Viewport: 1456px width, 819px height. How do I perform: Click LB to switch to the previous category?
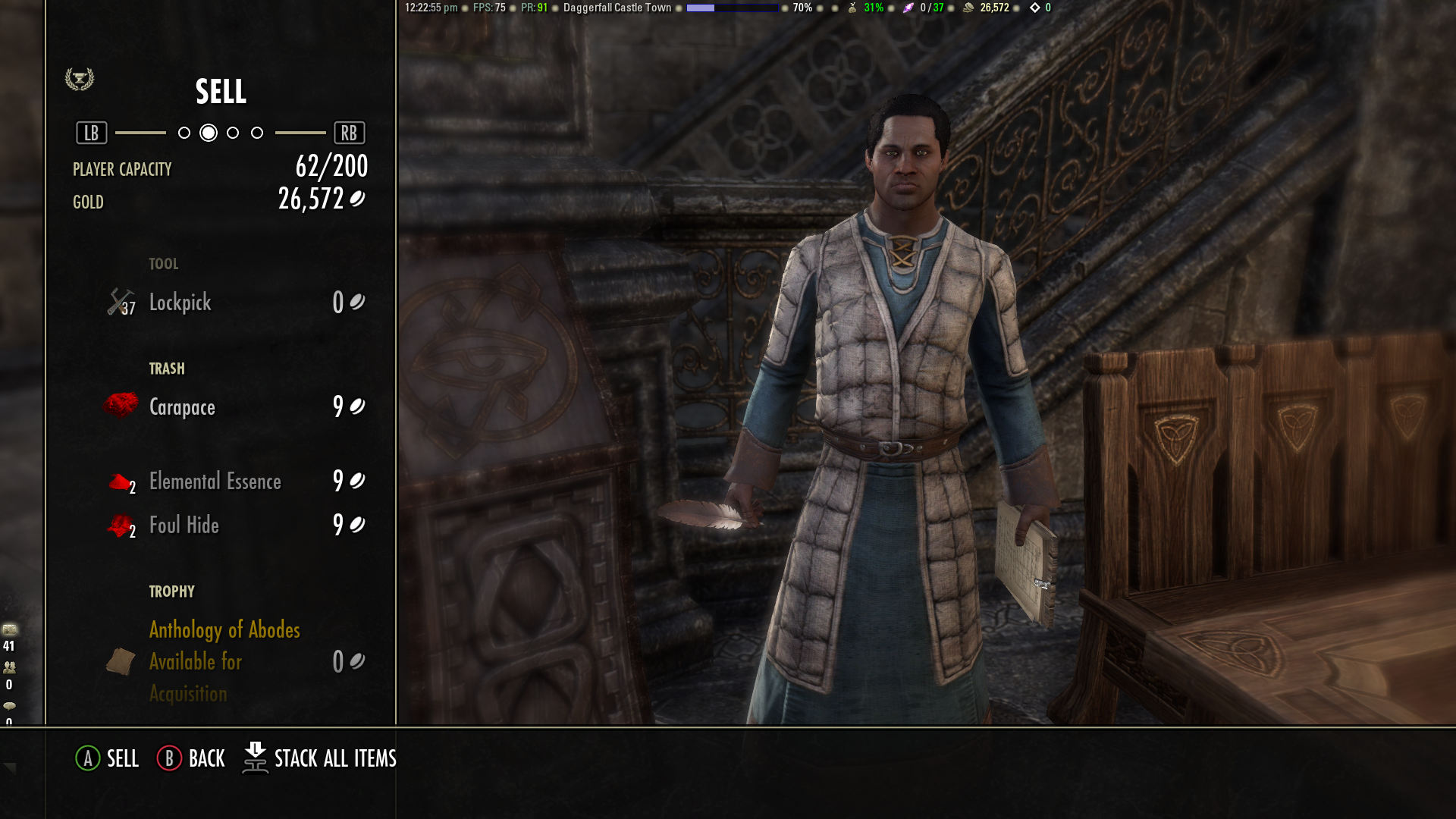90,132
